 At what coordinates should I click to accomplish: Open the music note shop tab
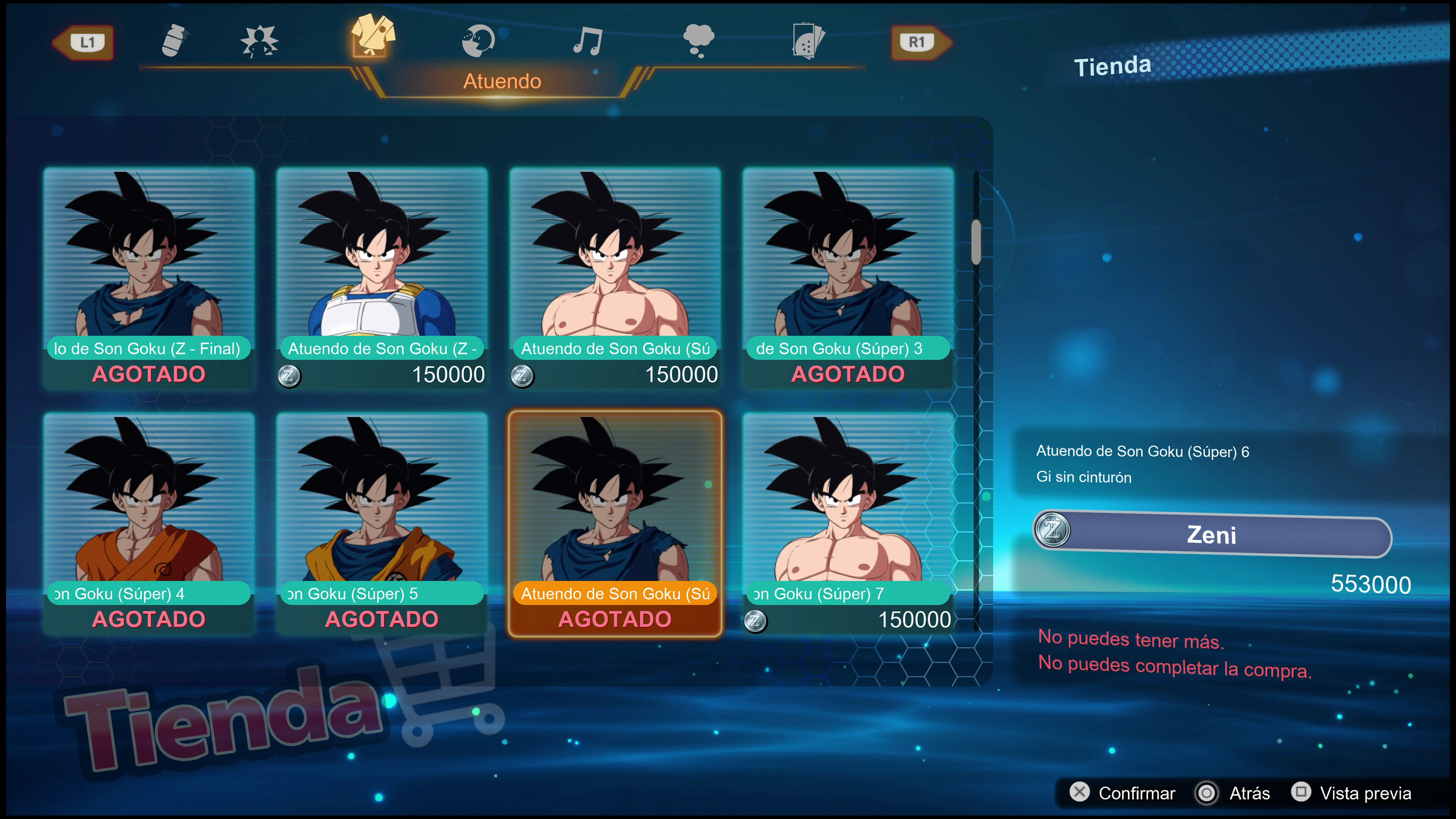(588, 41)
